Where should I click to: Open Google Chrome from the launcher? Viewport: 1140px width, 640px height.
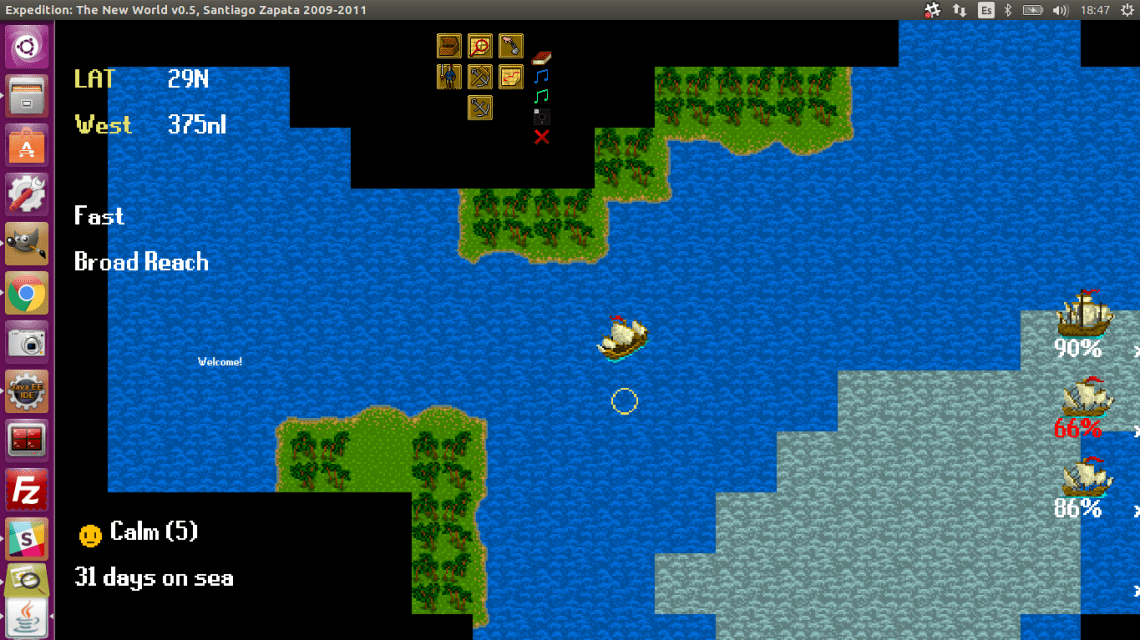[26, 294]
